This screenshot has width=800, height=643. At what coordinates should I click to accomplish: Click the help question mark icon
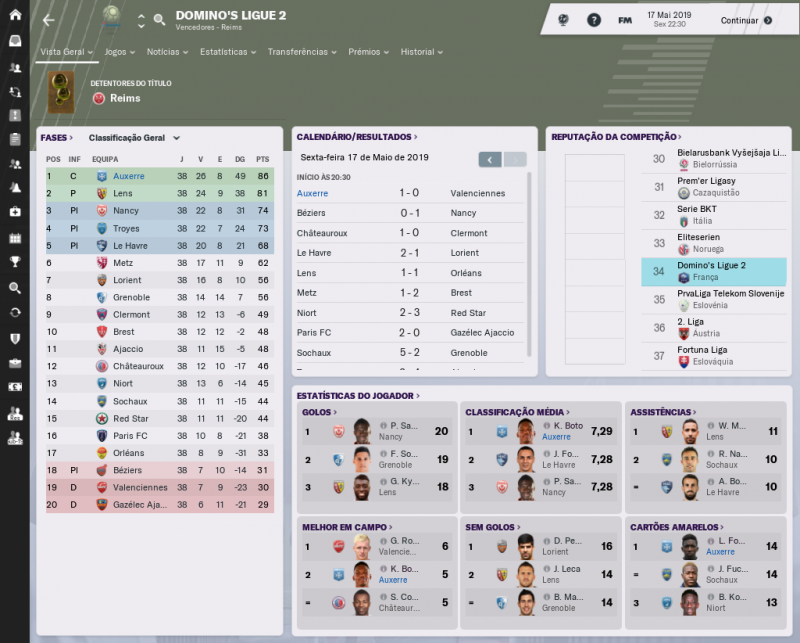[594, 20]
